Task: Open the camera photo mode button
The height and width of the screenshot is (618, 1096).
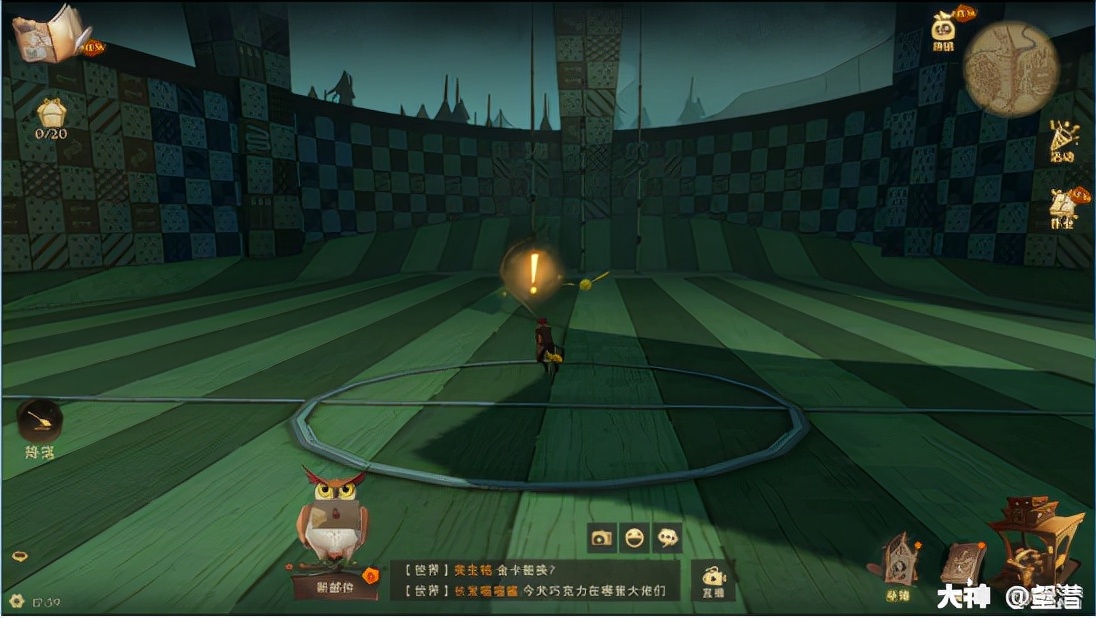Action: (601, 537)
